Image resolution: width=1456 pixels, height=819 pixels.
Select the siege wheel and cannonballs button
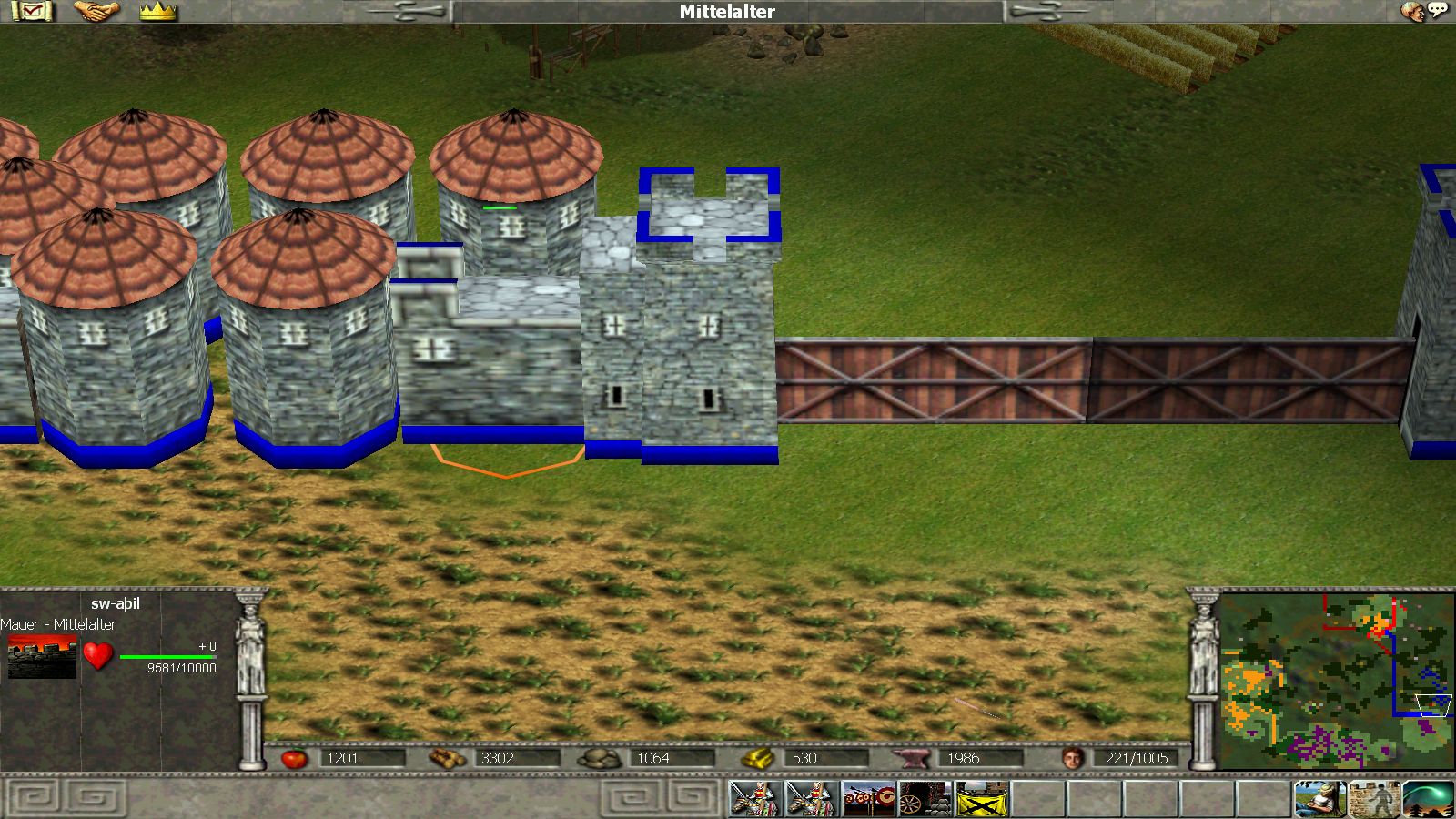coord(925,800)
